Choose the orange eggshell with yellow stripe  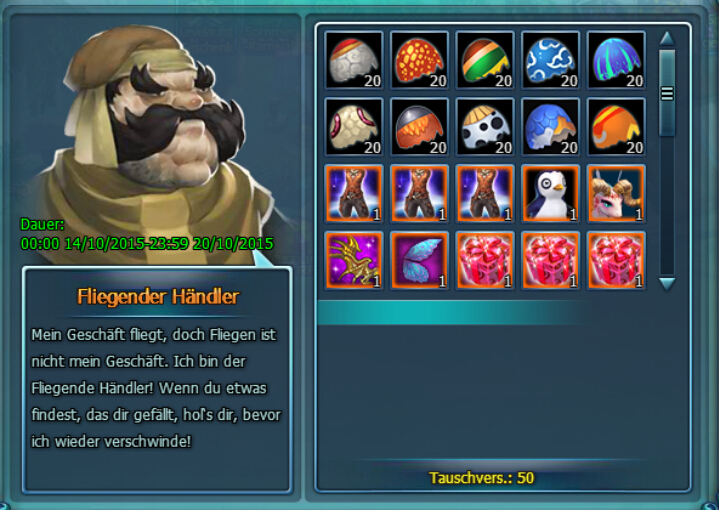tap(616, 127)
